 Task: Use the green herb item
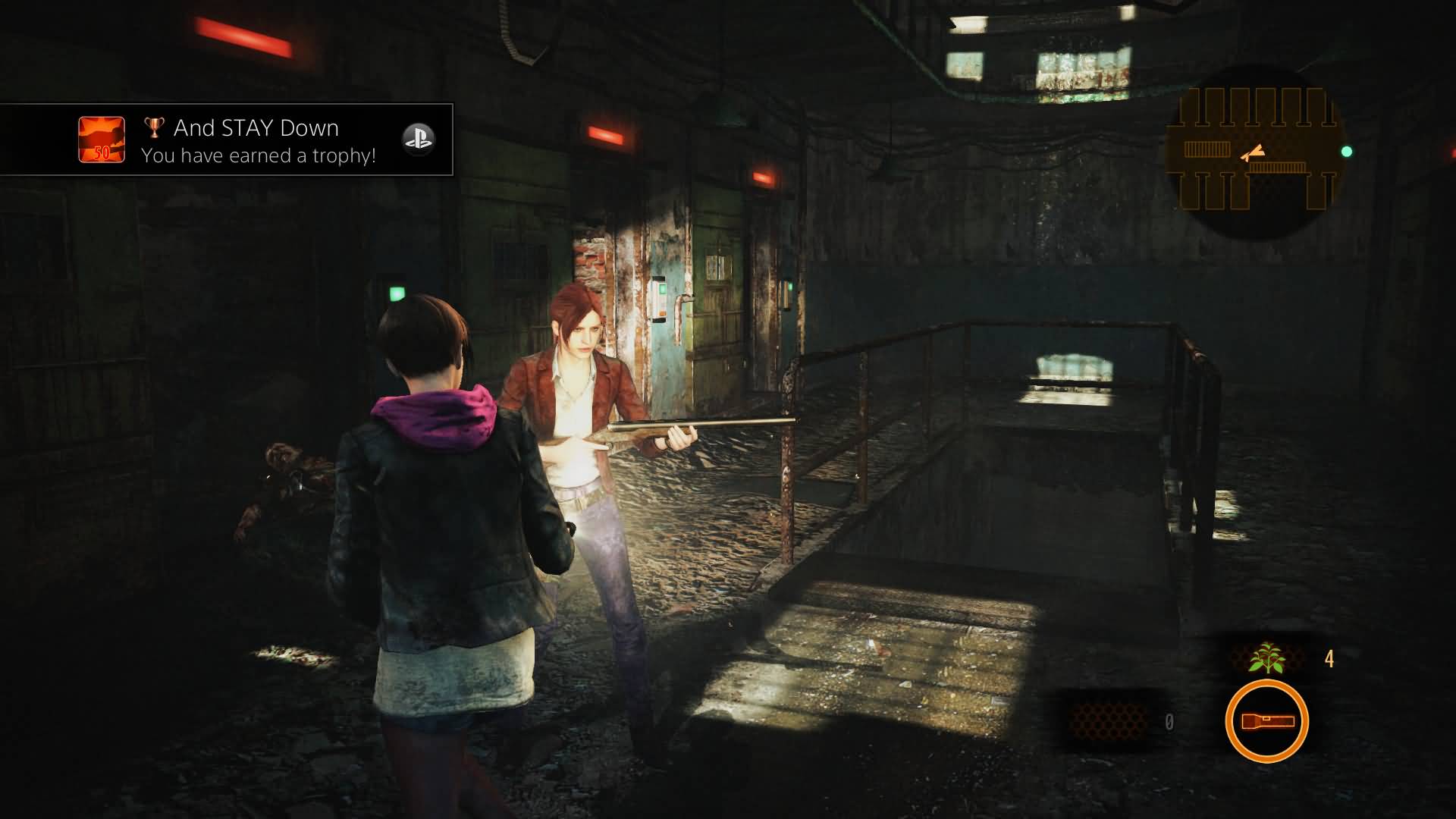click(1266, 657)
